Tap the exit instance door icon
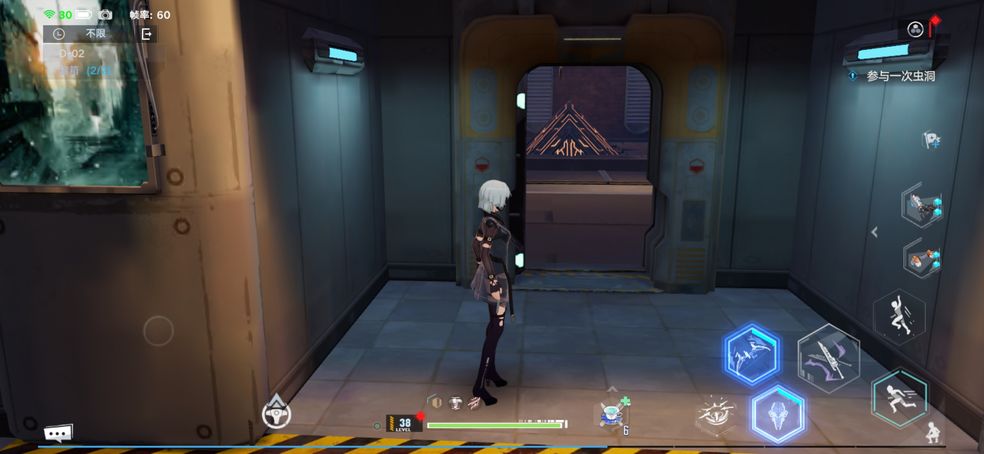 click(x=146, y=34)
